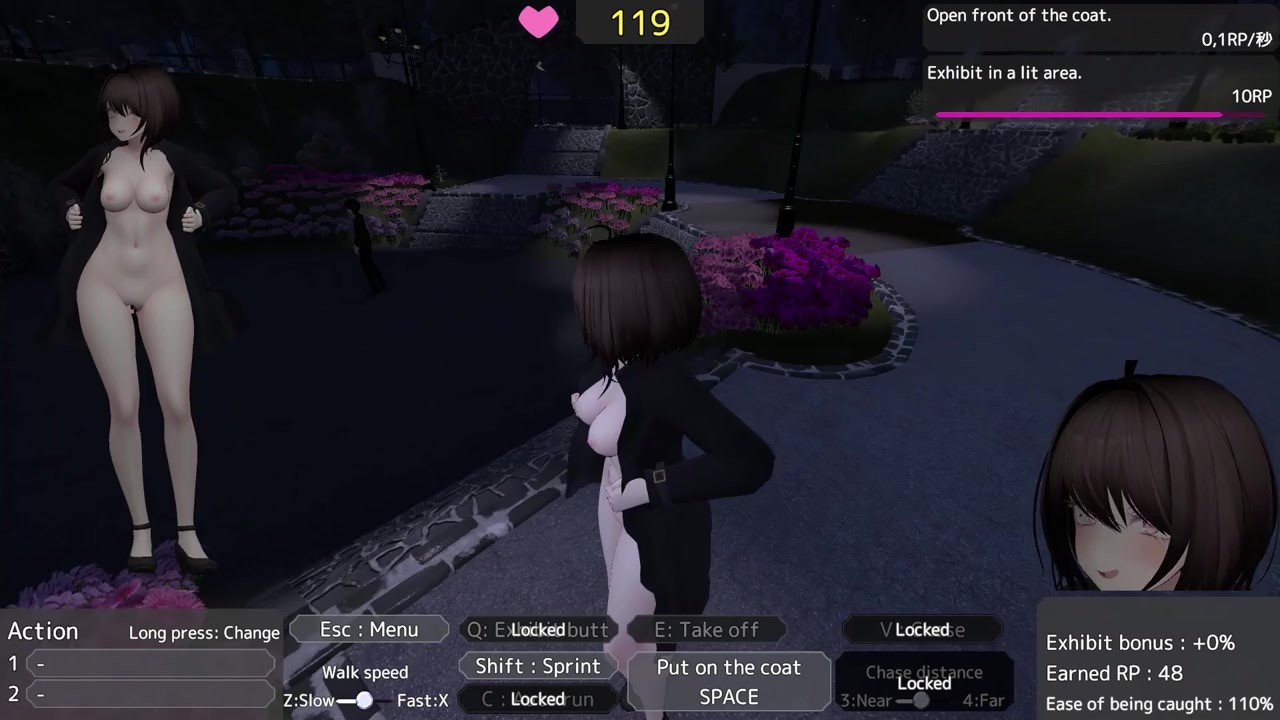
Task: Select the locked Q exhibit butt action
Action: click(538, 629)
